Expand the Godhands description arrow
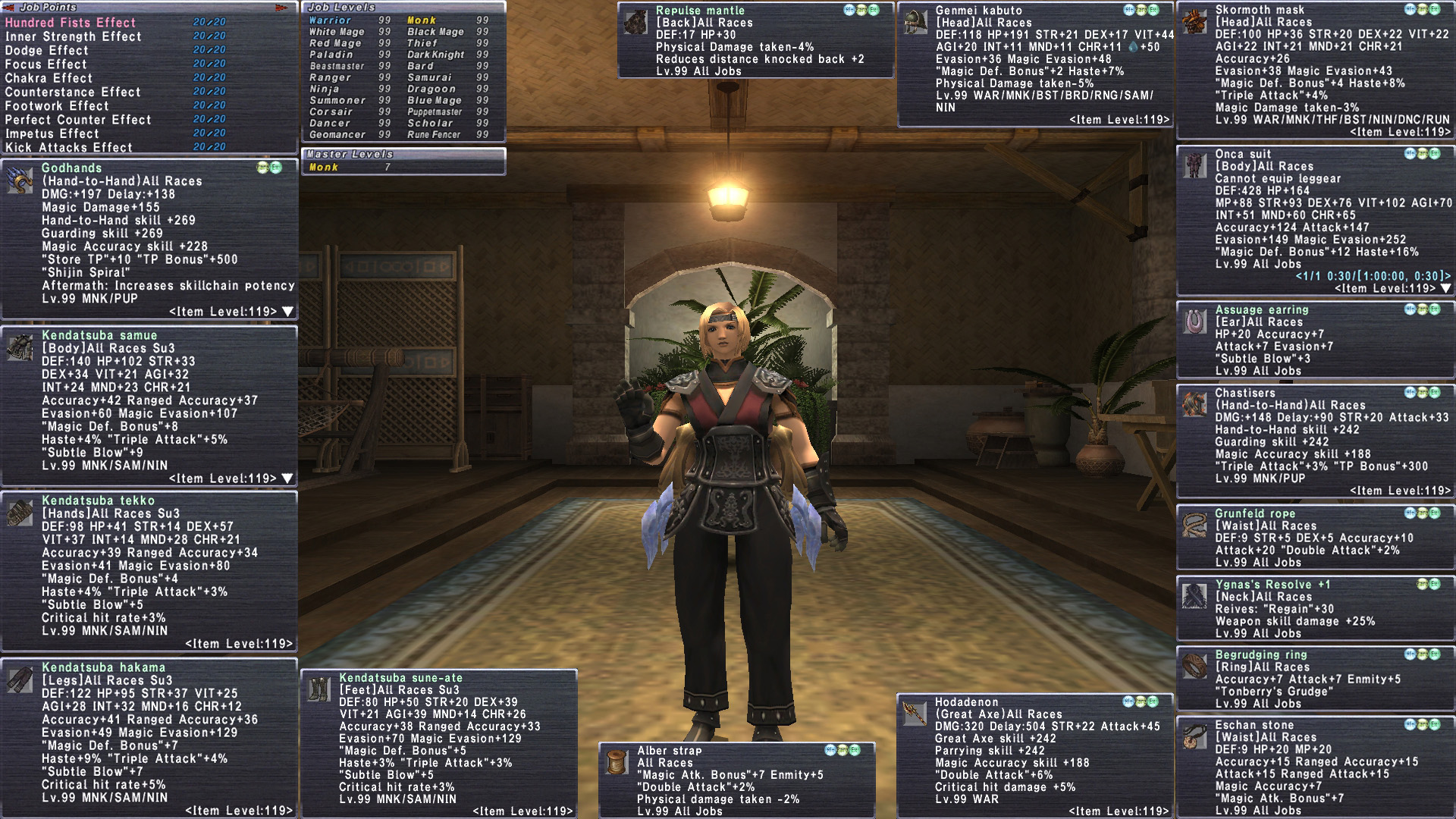1456x819 pixels. 287,312
